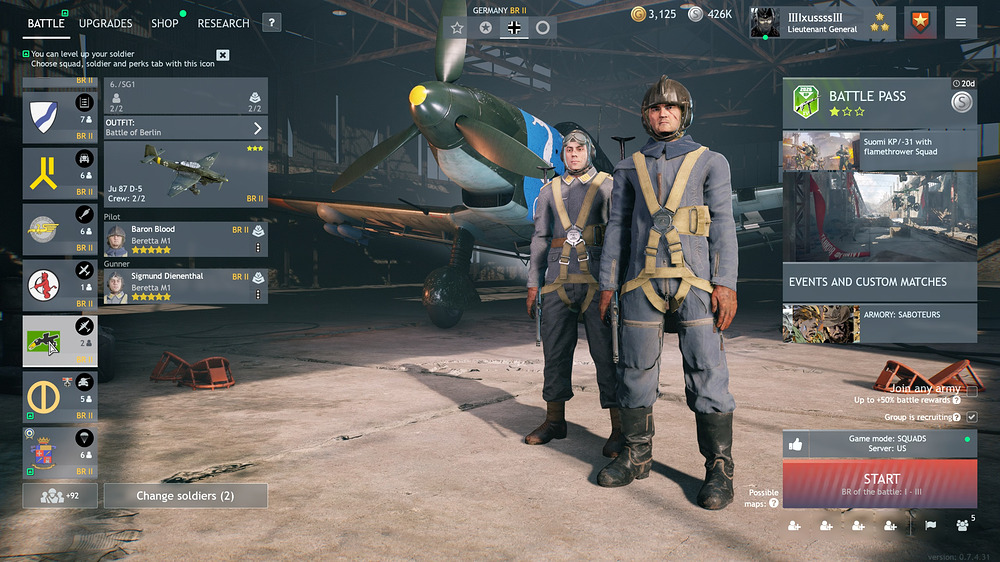Open the hamburger main menu
This screenshot has height=562, width=1000.
tap(961, 23)
